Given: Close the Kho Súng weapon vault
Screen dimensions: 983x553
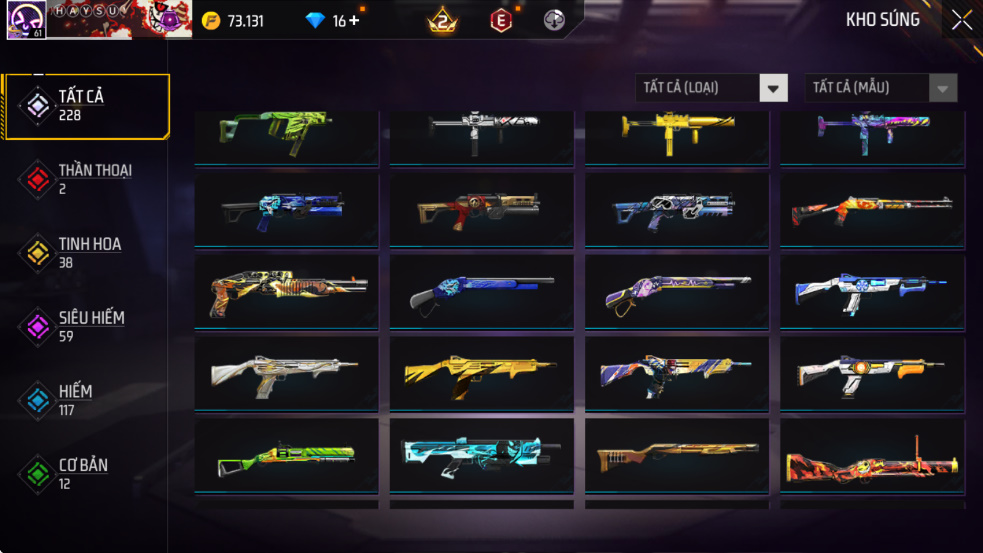Looking at the screenshot, I should tap(961, 20).
